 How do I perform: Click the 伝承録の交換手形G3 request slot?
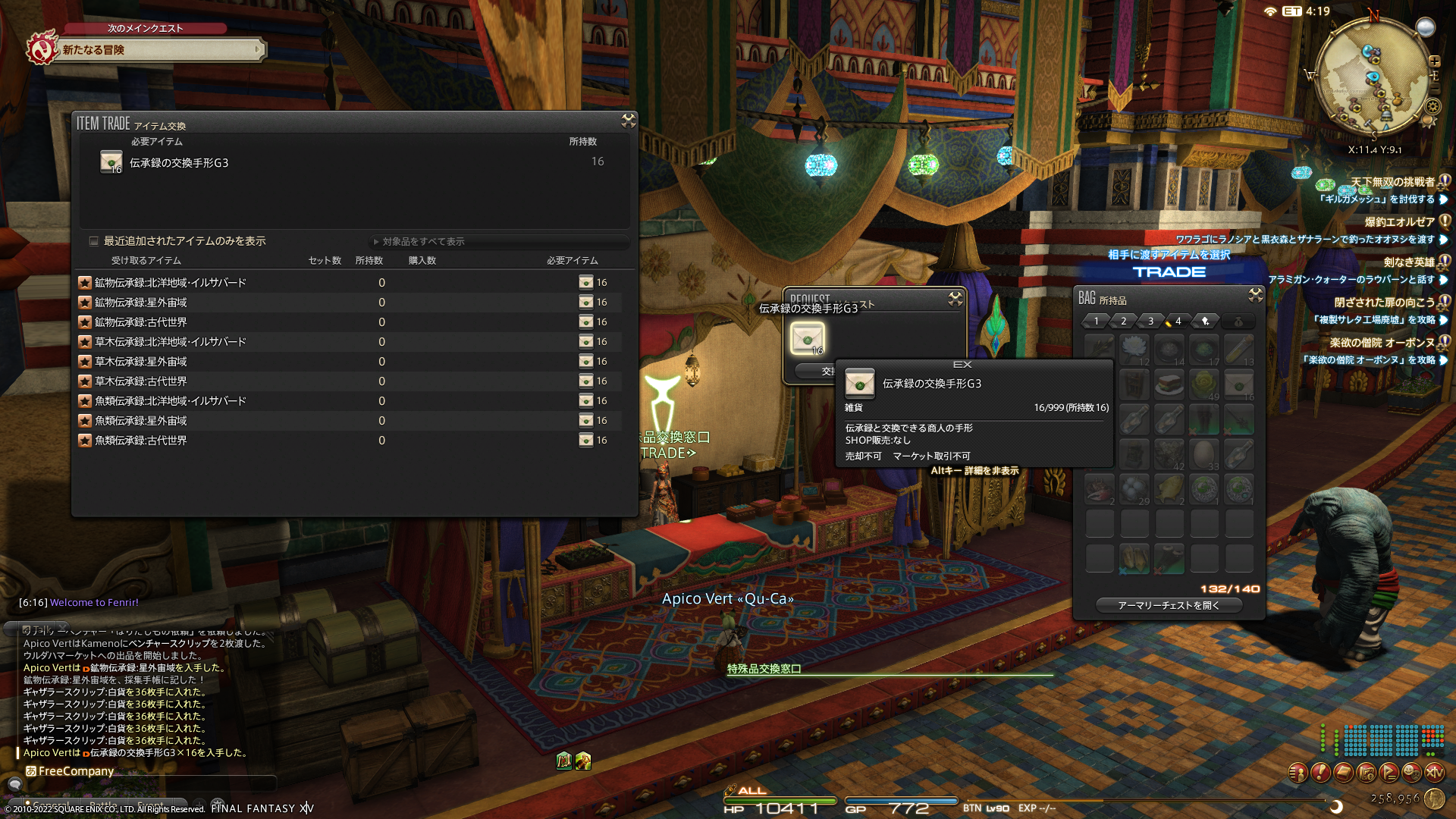[808, 338]
